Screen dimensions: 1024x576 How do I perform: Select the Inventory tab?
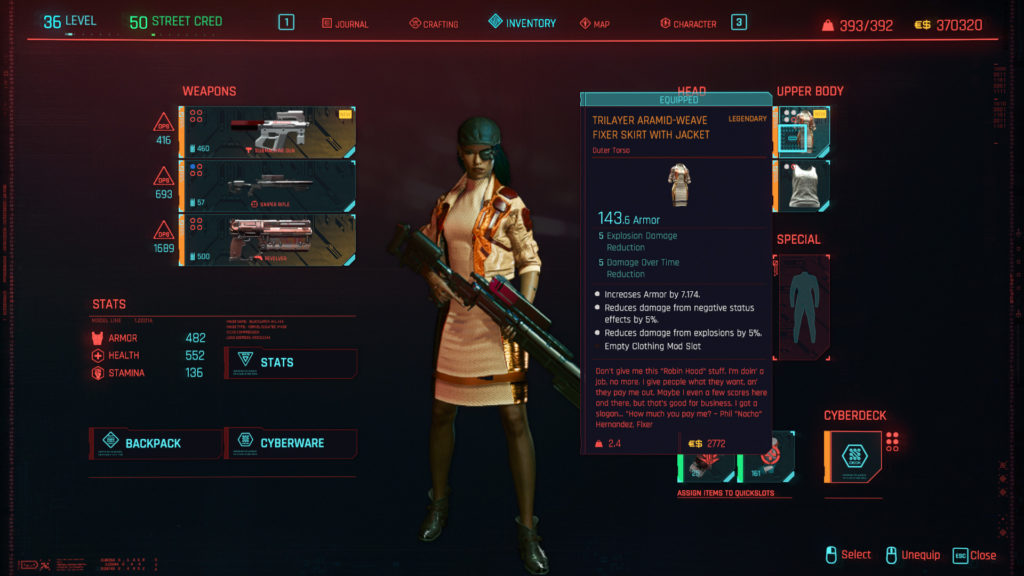(x=522, y=23)
